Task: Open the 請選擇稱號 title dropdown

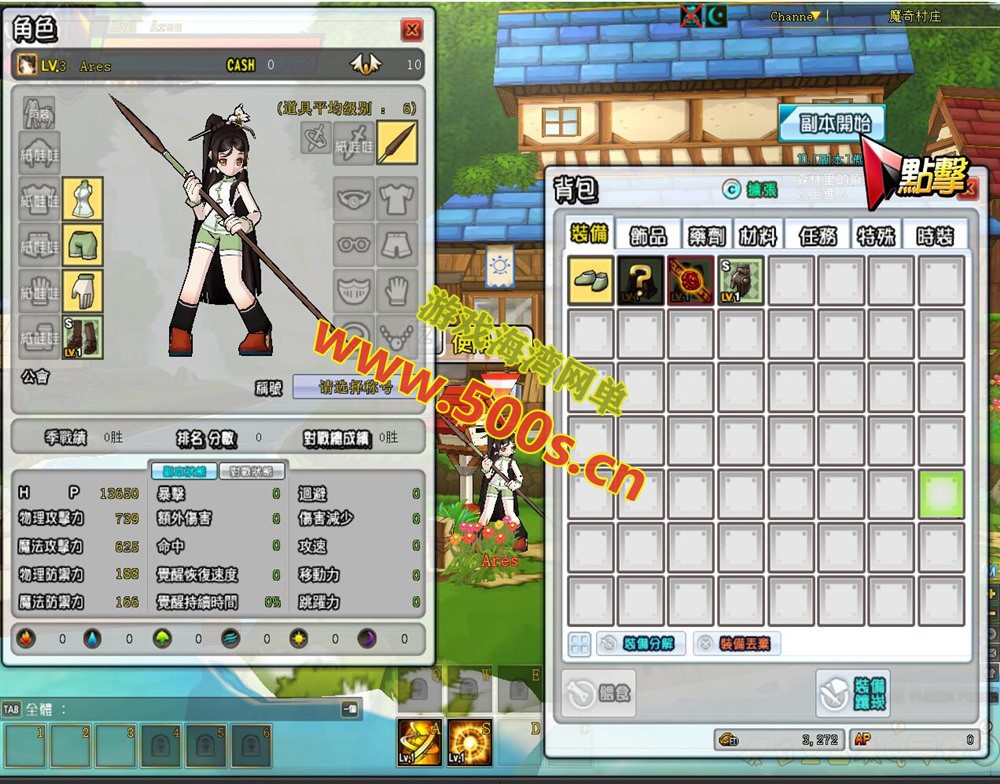Action: point(355,387)
